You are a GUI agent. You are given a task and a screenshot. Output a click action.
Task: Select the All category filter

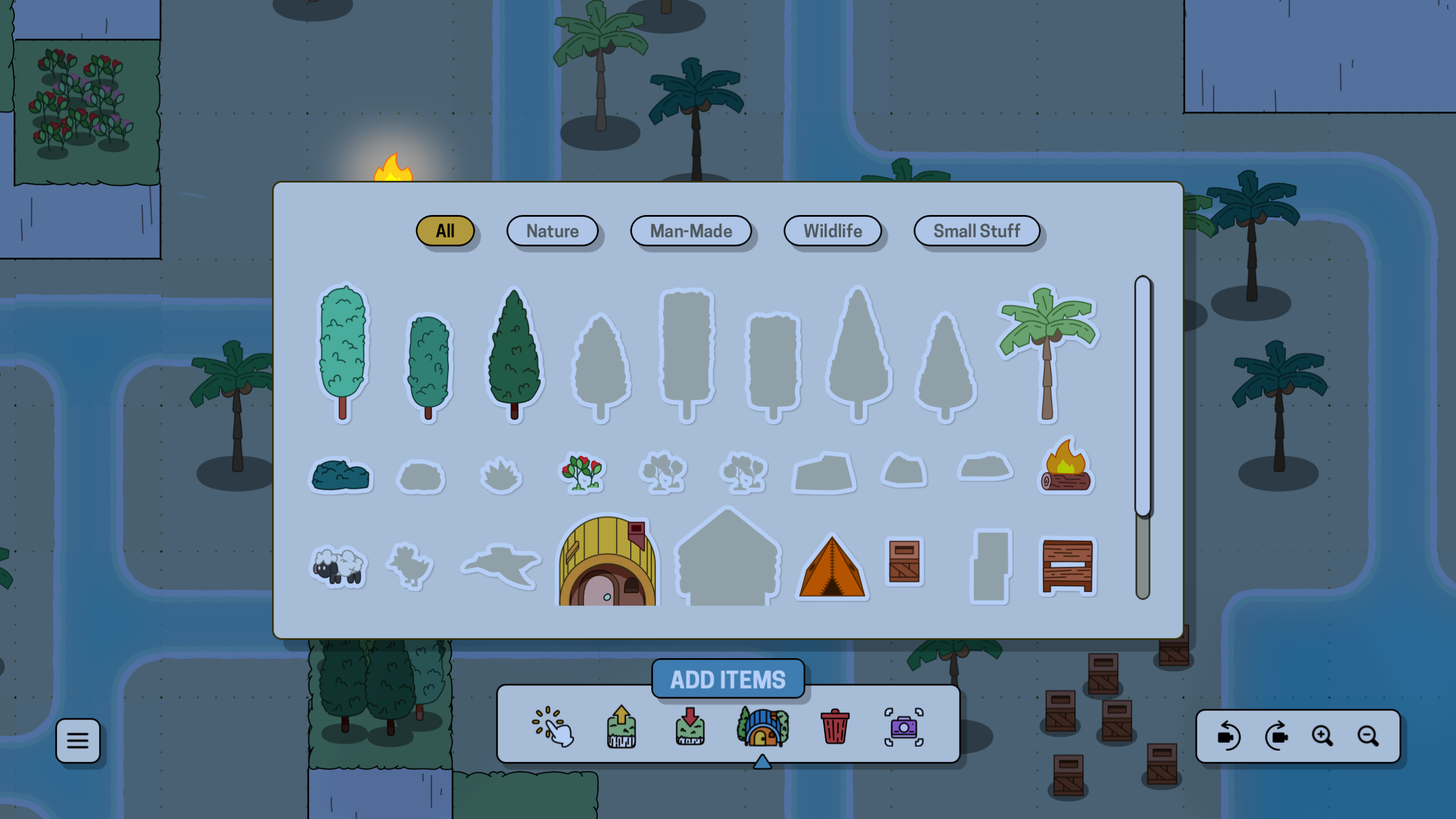445,231
